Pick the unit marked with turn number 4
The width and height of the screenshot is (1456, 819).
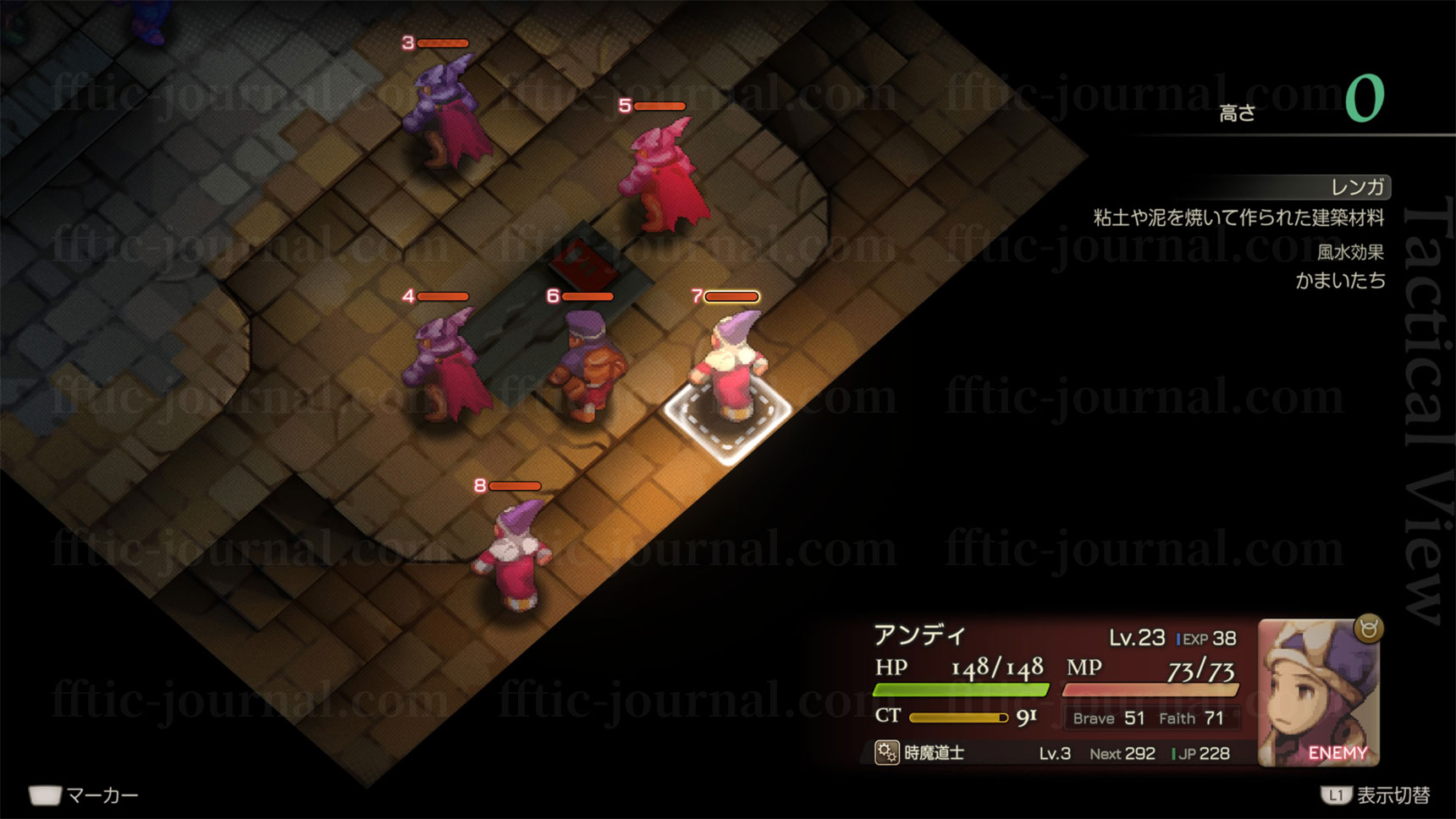point(445,366)
